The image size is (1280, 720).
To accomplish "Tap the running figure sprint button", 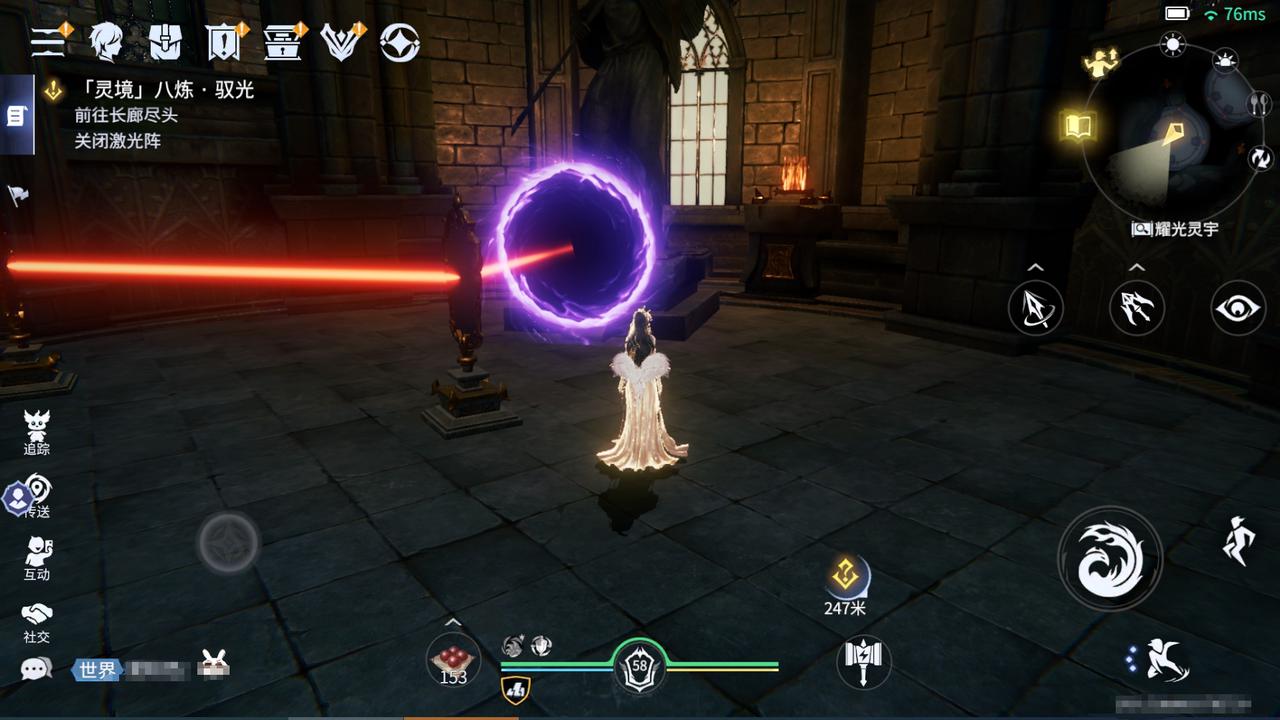I will 1238,541.
